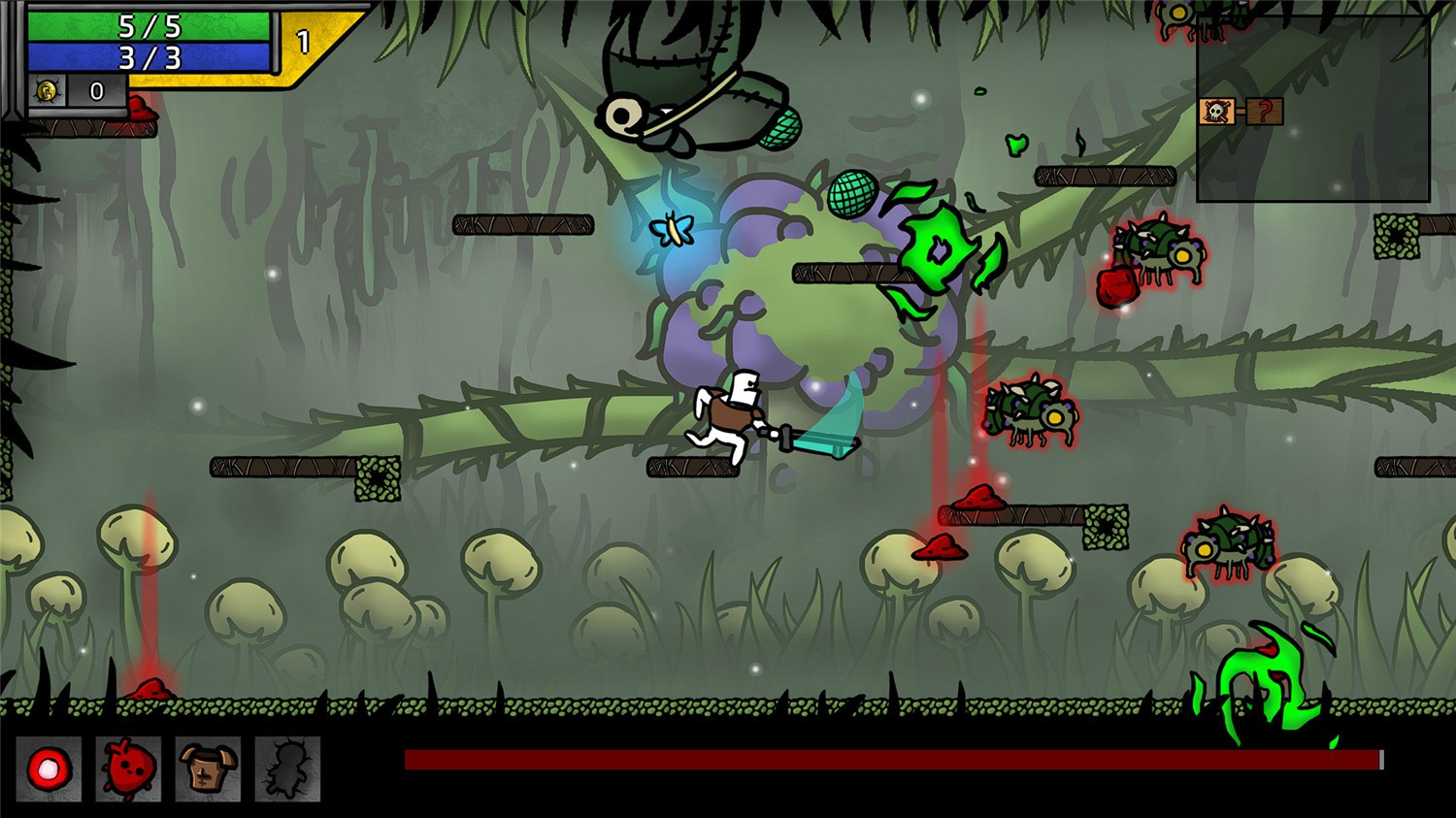The height and width of the screenshot is (818, 1456).
Task: Select the dark silhouette item slot
Action: [x=287, y=769]
